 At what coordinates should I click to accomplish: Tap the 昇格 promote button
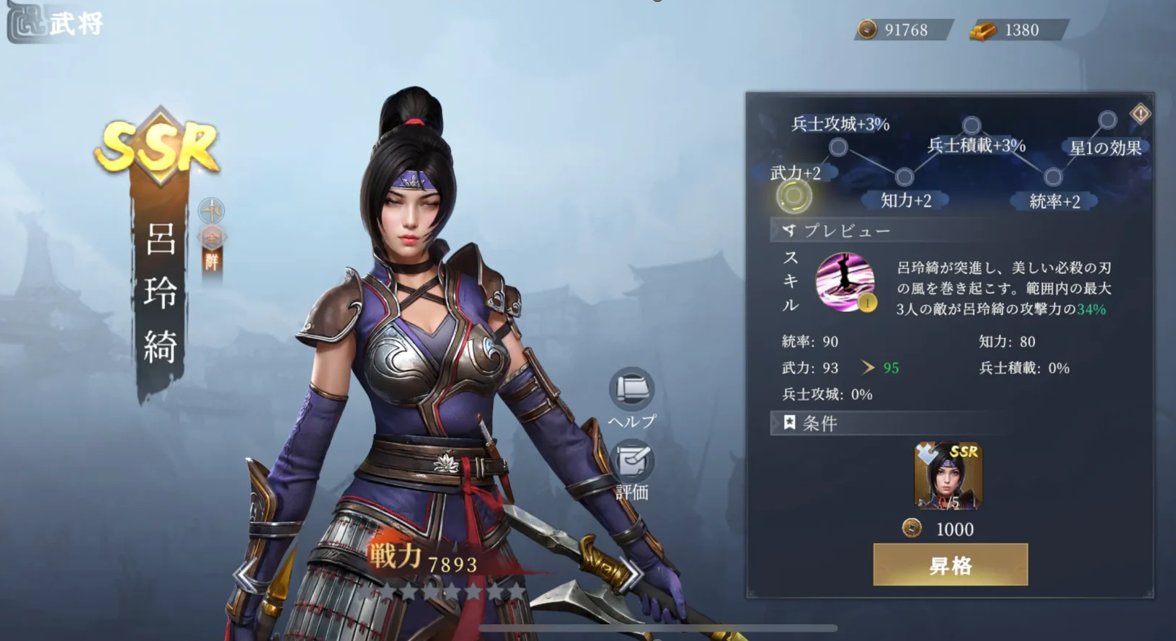coord(950,565)
